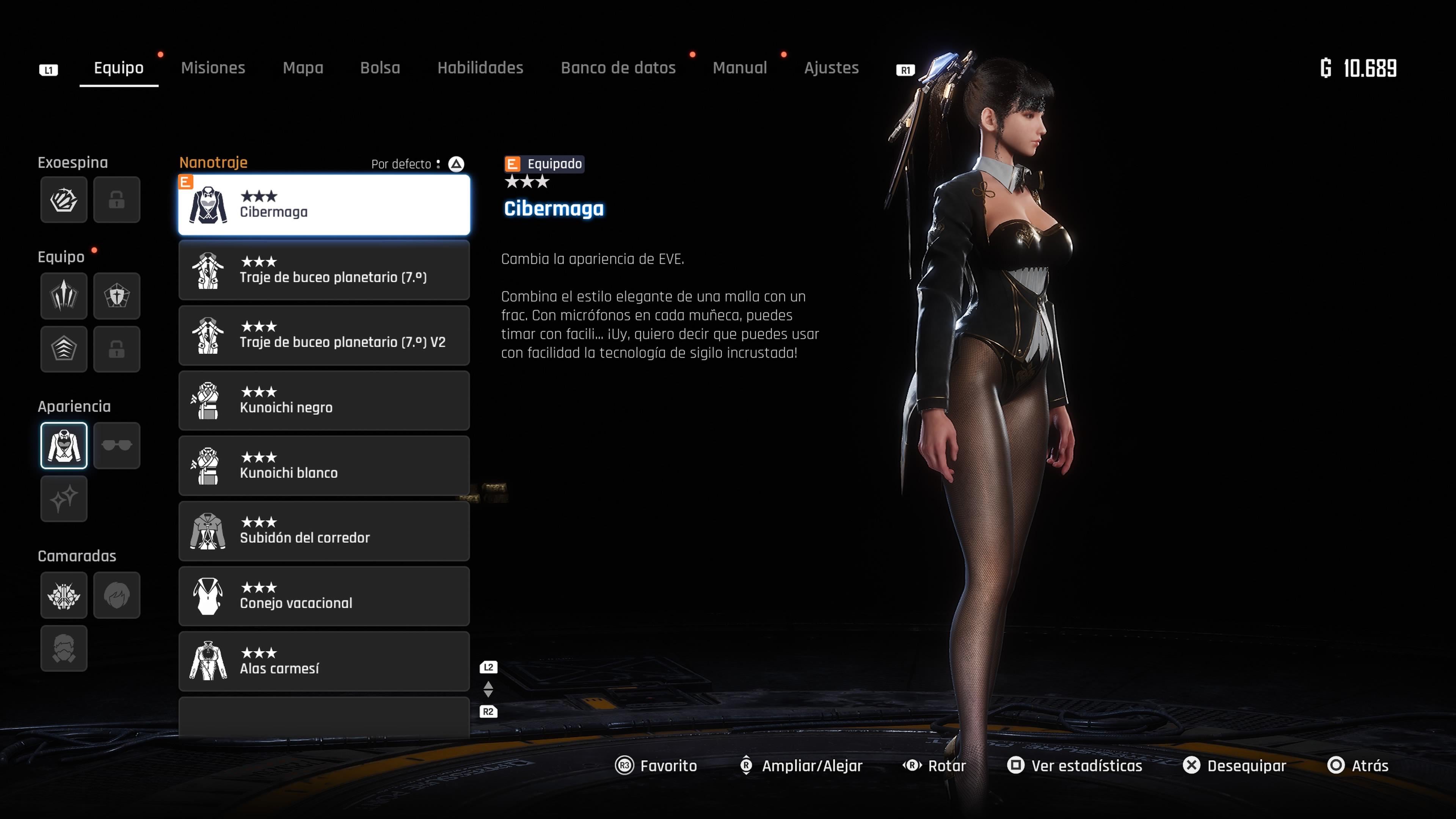Screen dimensions: 1456x819
Task: Pick the Kunoichi blanco outfit
Action: [x=324, y=466]
